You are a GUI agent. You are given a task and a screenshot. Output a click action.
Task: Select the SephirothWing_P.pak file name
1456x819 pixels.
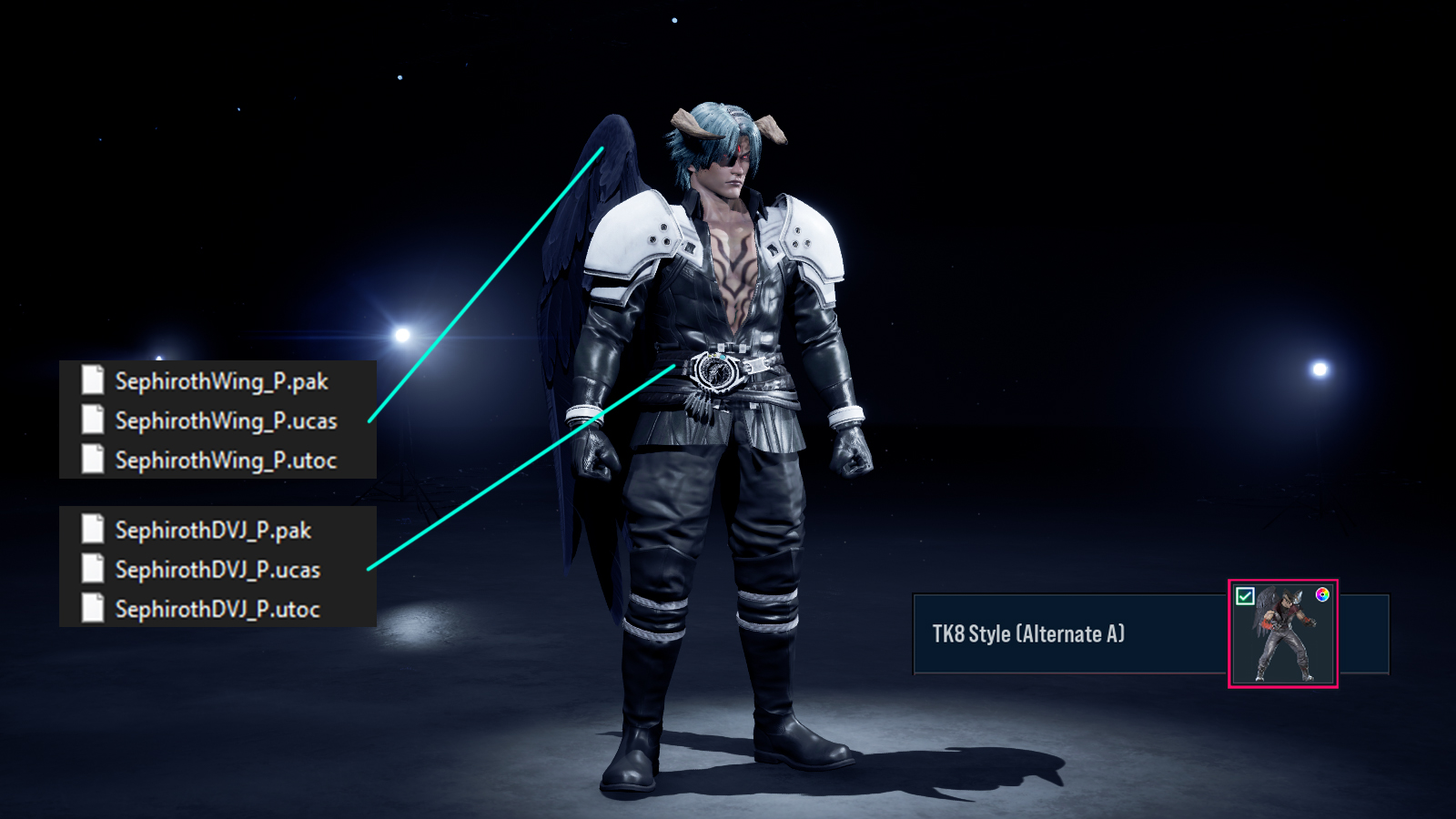point(222,381)
